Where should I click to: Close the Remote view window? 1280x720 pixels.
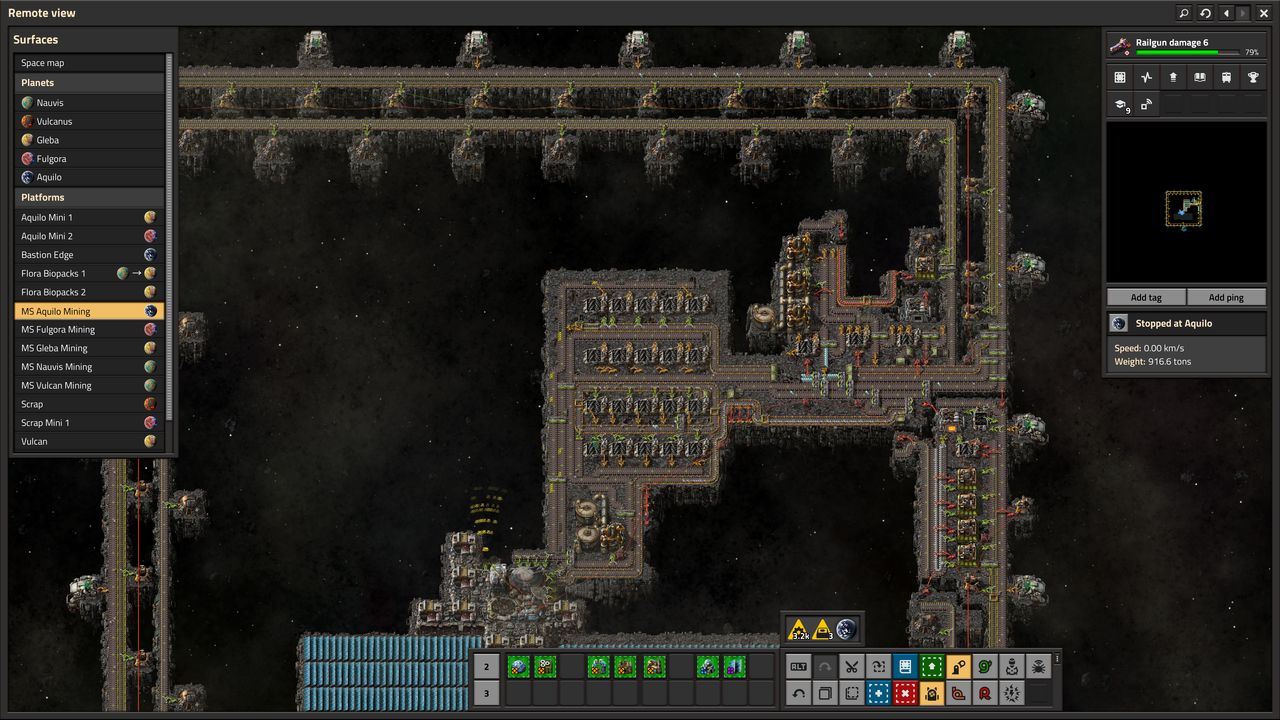[x=1262, y=13]
